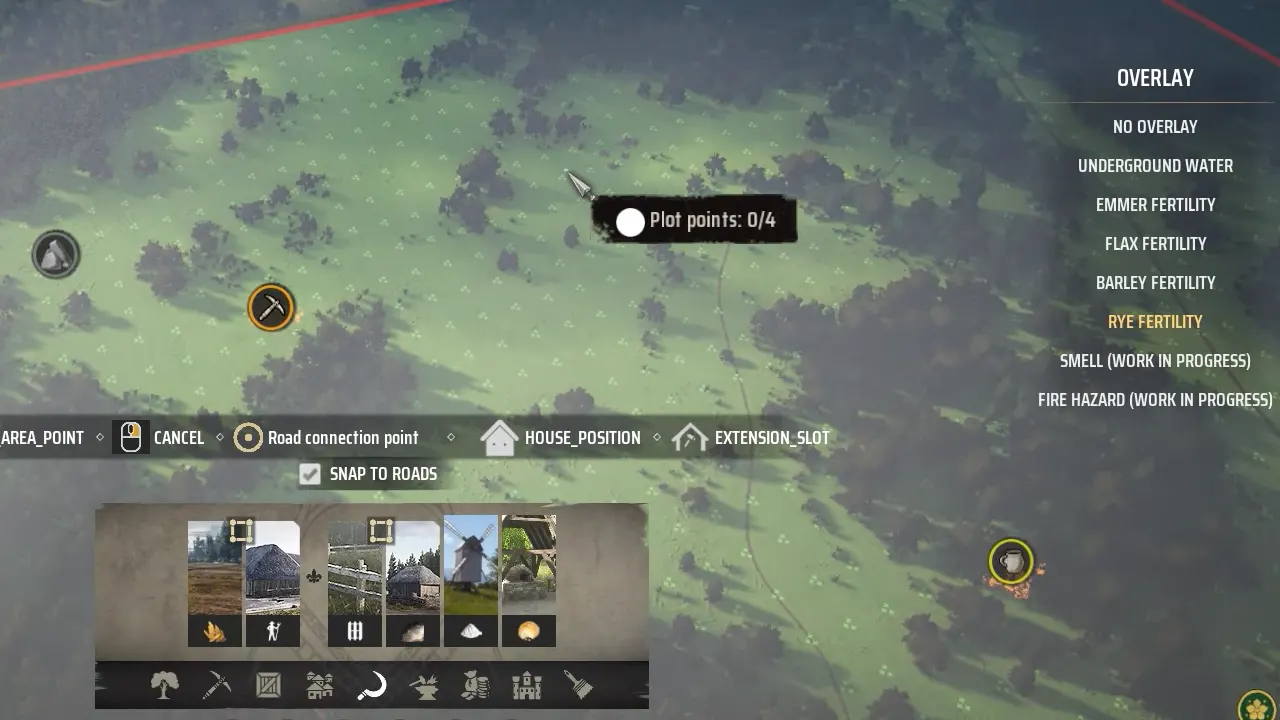The image size is (1280, 720).
Task: Open the tree forestry build category
Action: 164,686
